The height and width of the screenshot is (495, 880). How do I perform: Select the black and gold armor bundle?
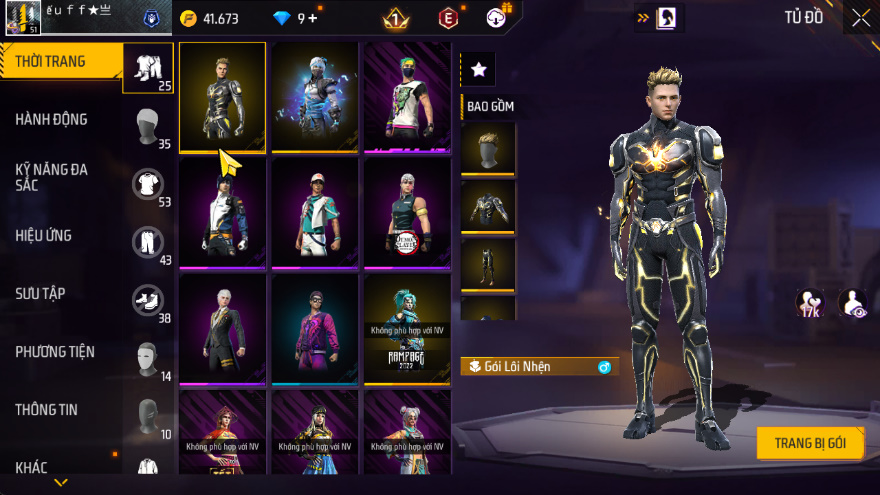pos(222,97)
